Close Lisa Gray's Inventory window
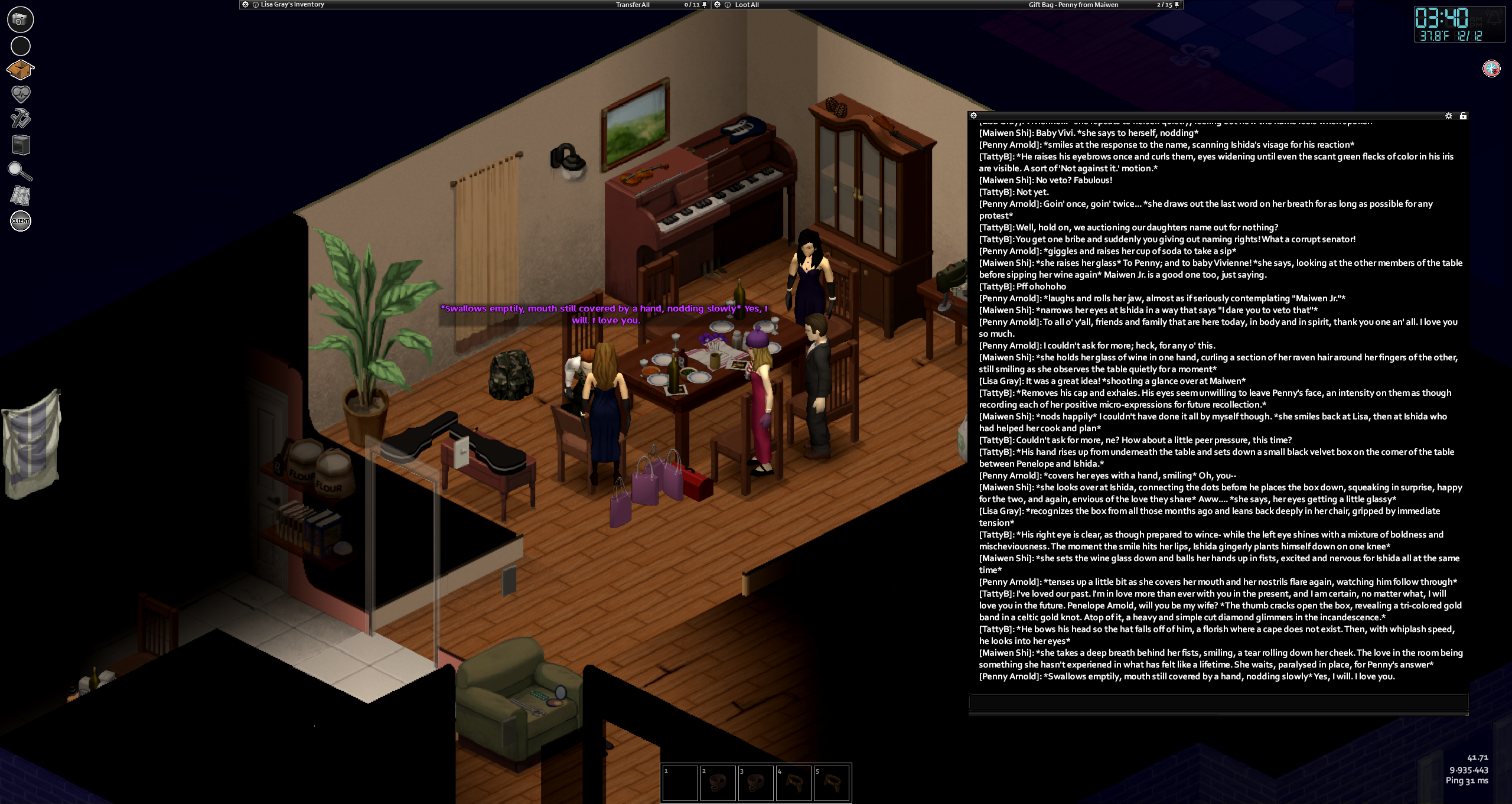 pyautogui.click(x=245, y=5)
